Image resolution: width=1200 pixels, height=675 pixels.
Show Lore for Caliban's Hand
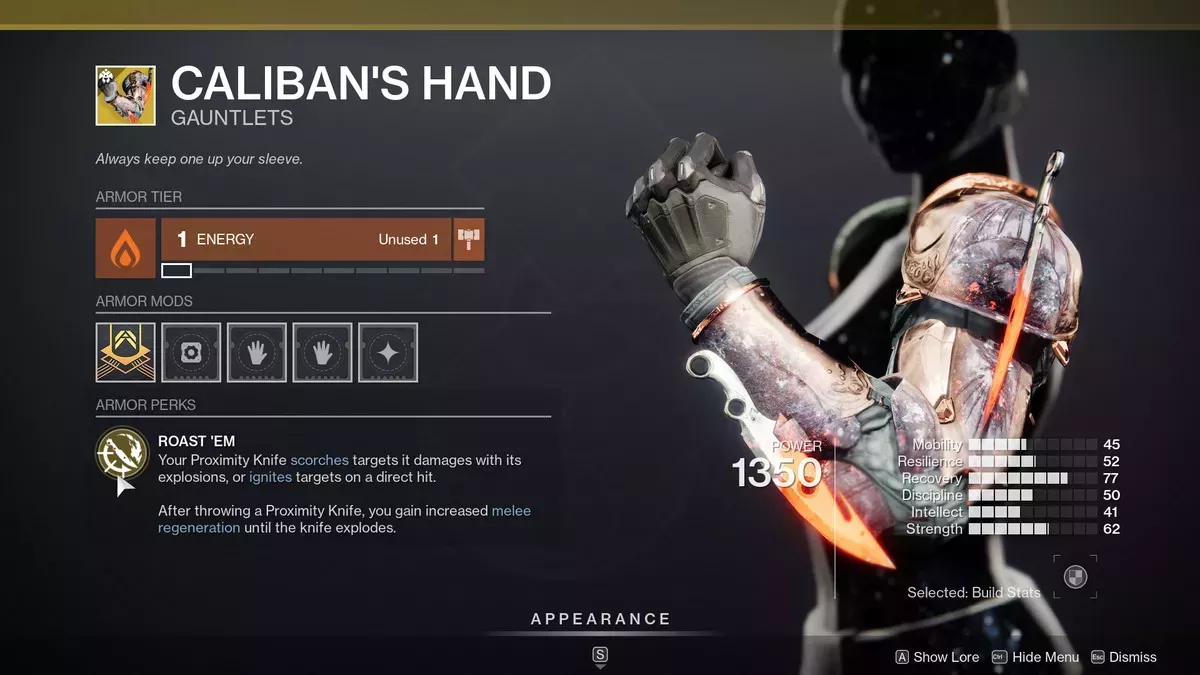pyautogui.click(x=936, y=657)
